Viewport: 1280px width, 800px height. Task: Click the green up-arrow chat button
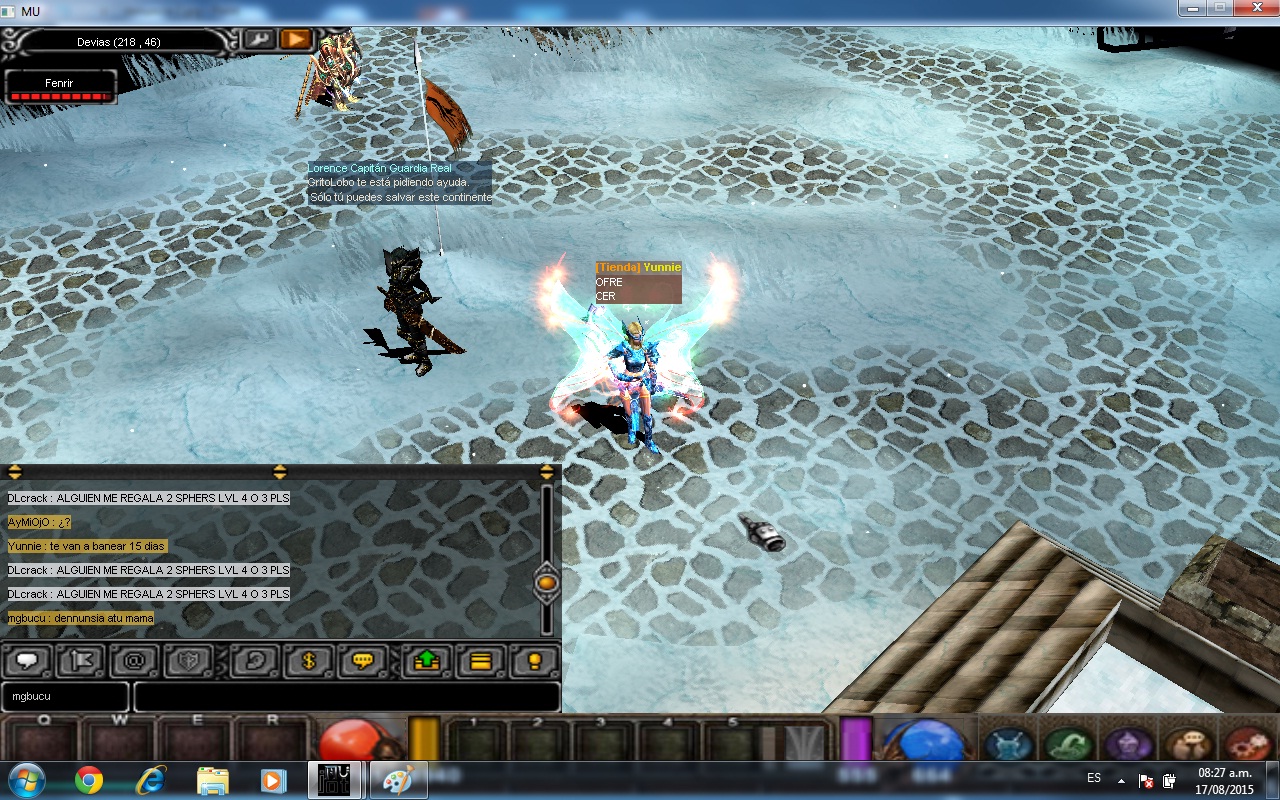pos(427,661)
